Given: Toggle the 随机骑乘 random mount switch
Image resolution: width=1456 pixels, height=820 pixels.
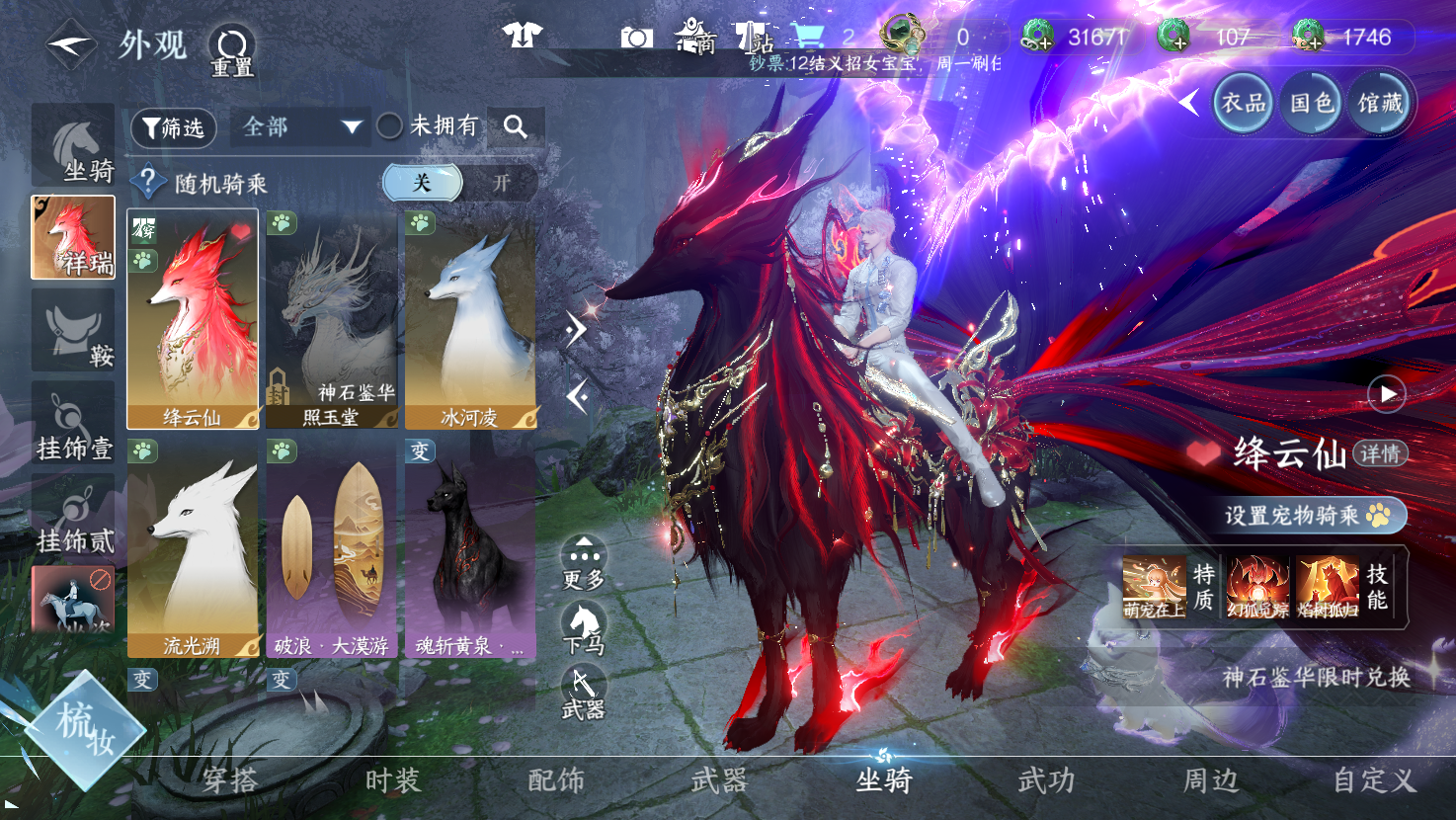Looking at the screenshot, I should click(x=460, y=183).
